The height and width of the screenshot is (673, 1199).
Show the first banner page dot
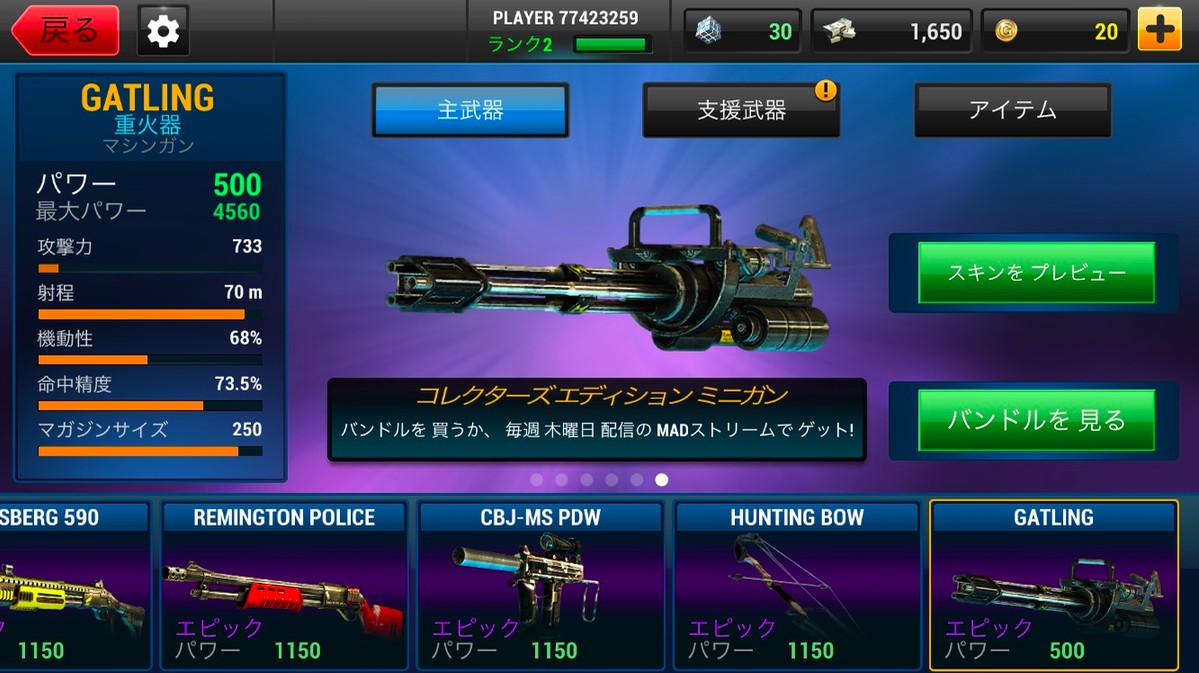pos(536,480)
